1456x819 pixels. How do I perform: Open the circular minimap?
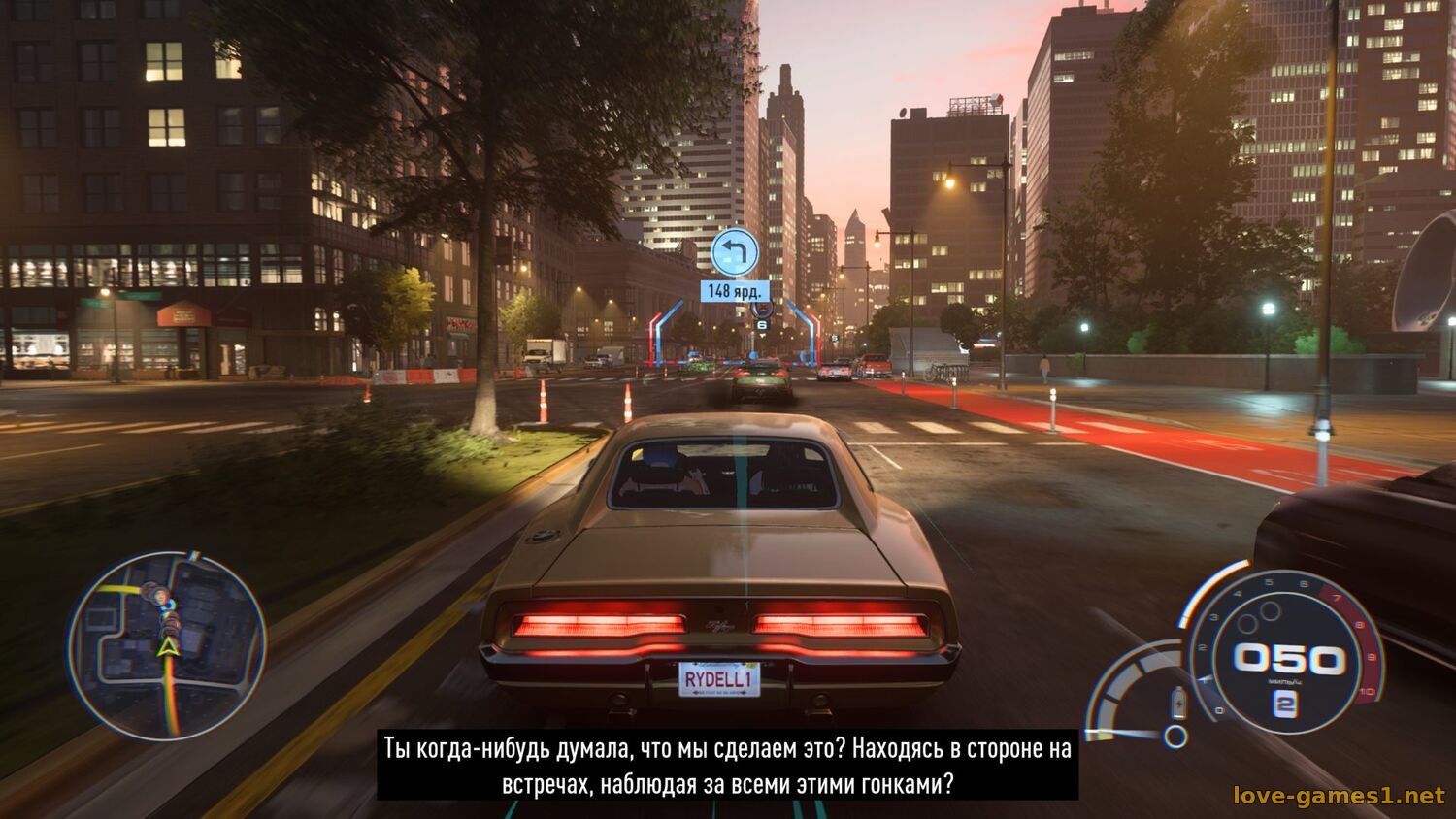[167, 645]
